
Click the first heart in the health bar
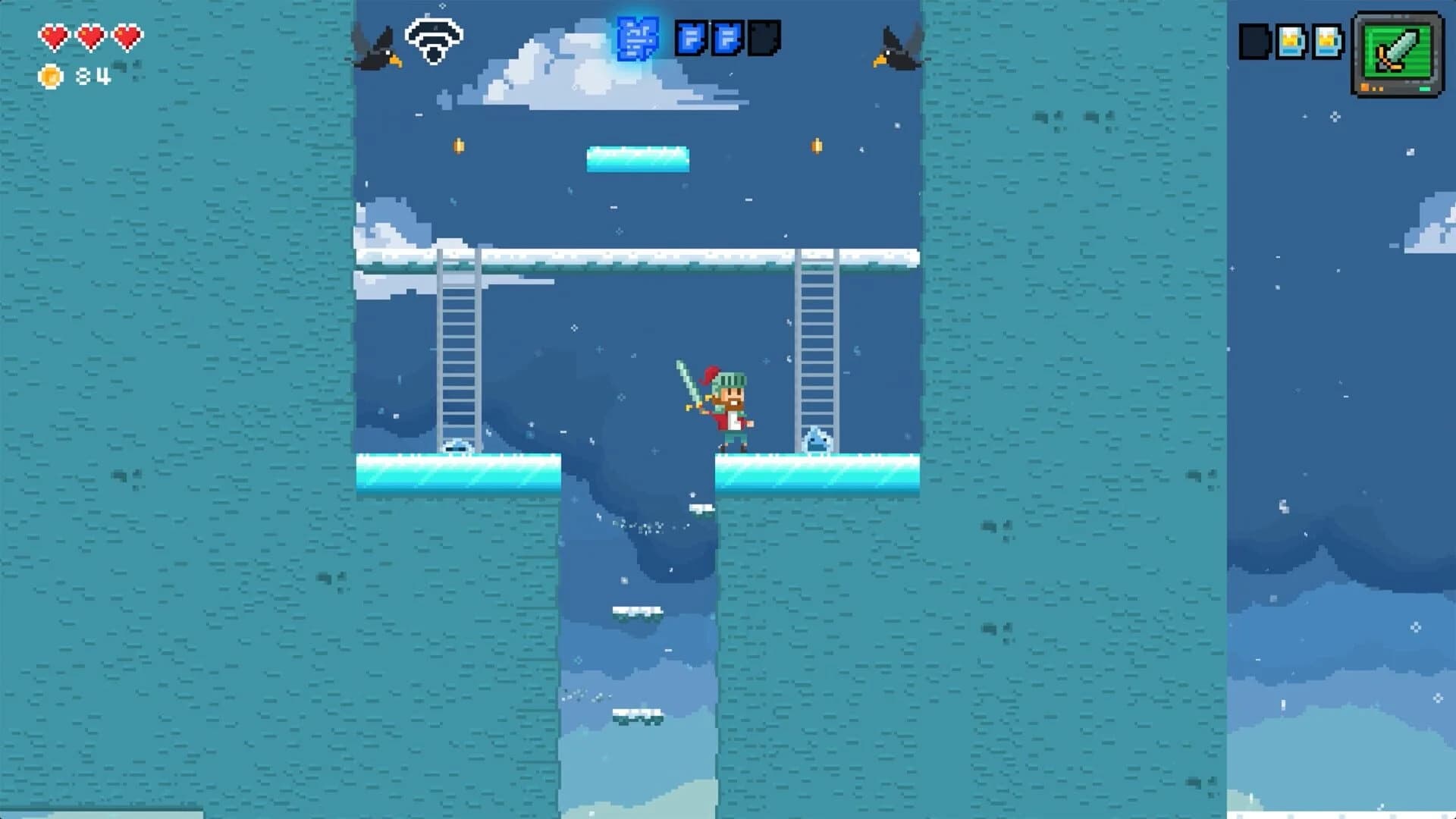[x=55, y=35]
